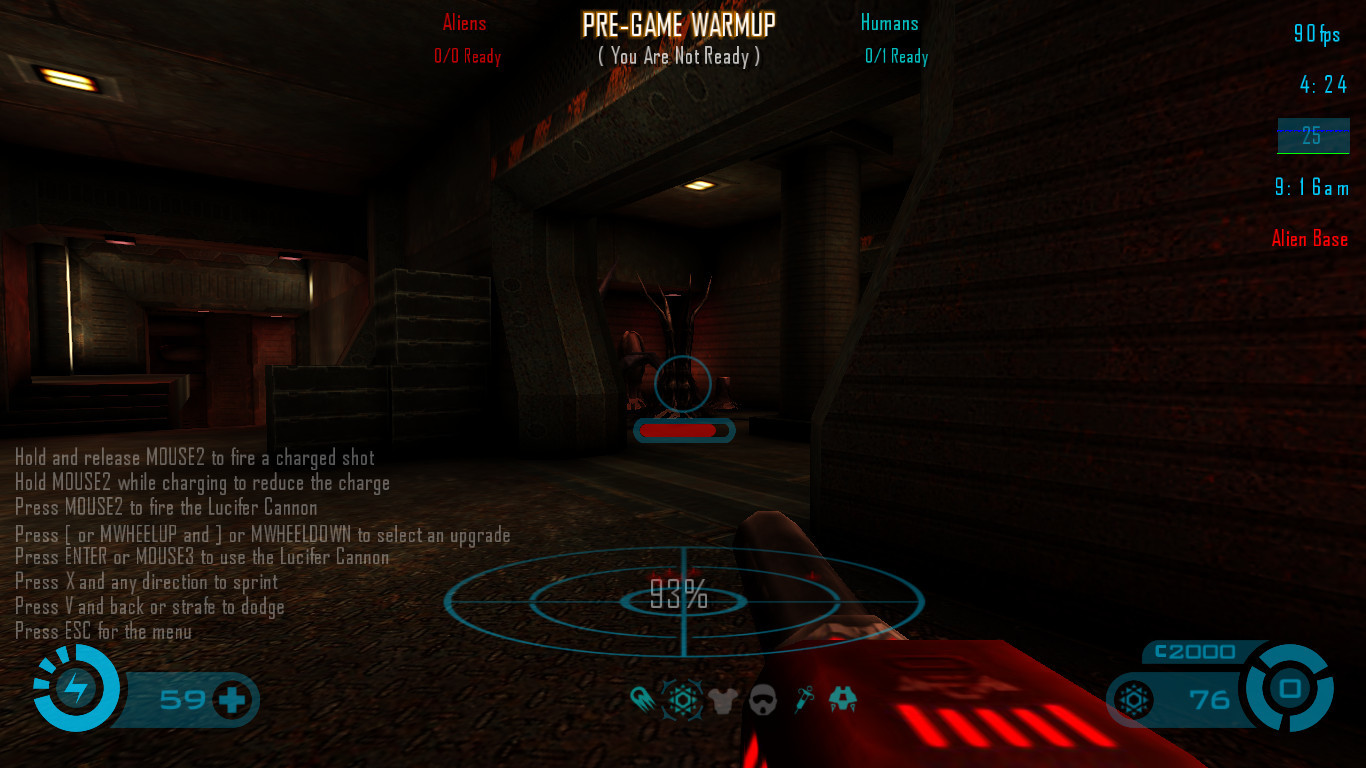Activate the medkit syringe icon
Screen dimensions: 1366x768
804,699
